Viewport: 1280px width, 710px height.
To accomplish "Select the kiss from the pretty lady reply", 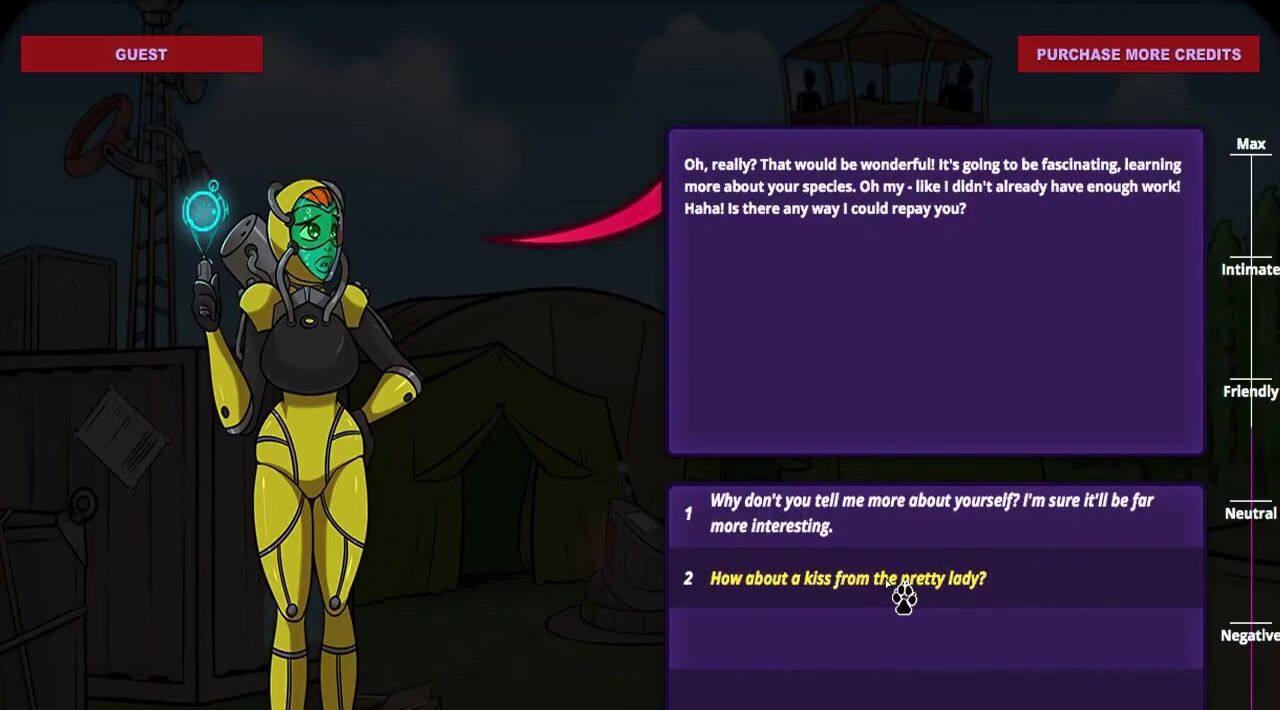I will coord(847,579).
